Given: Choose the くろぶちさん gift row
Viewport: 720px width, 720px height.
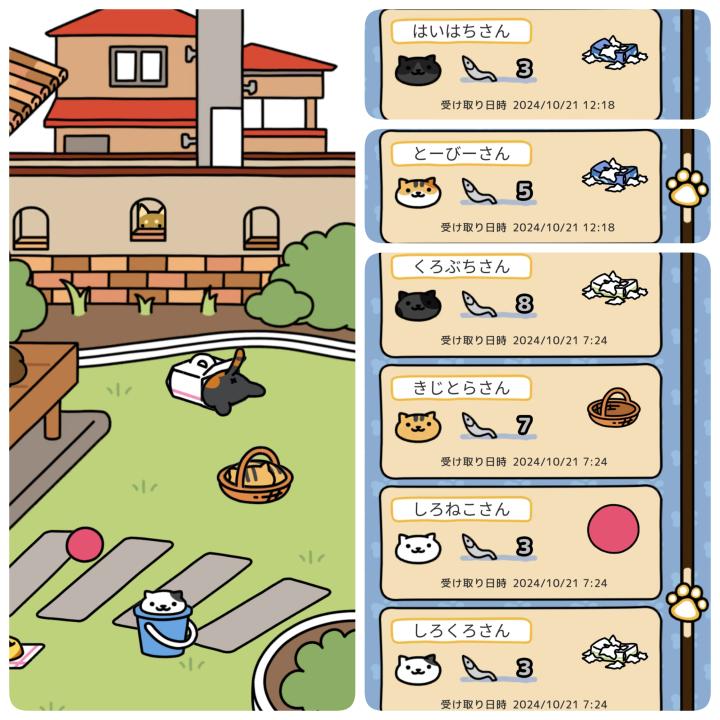Looking at the screenshot, I should click(x=520, y=303).
